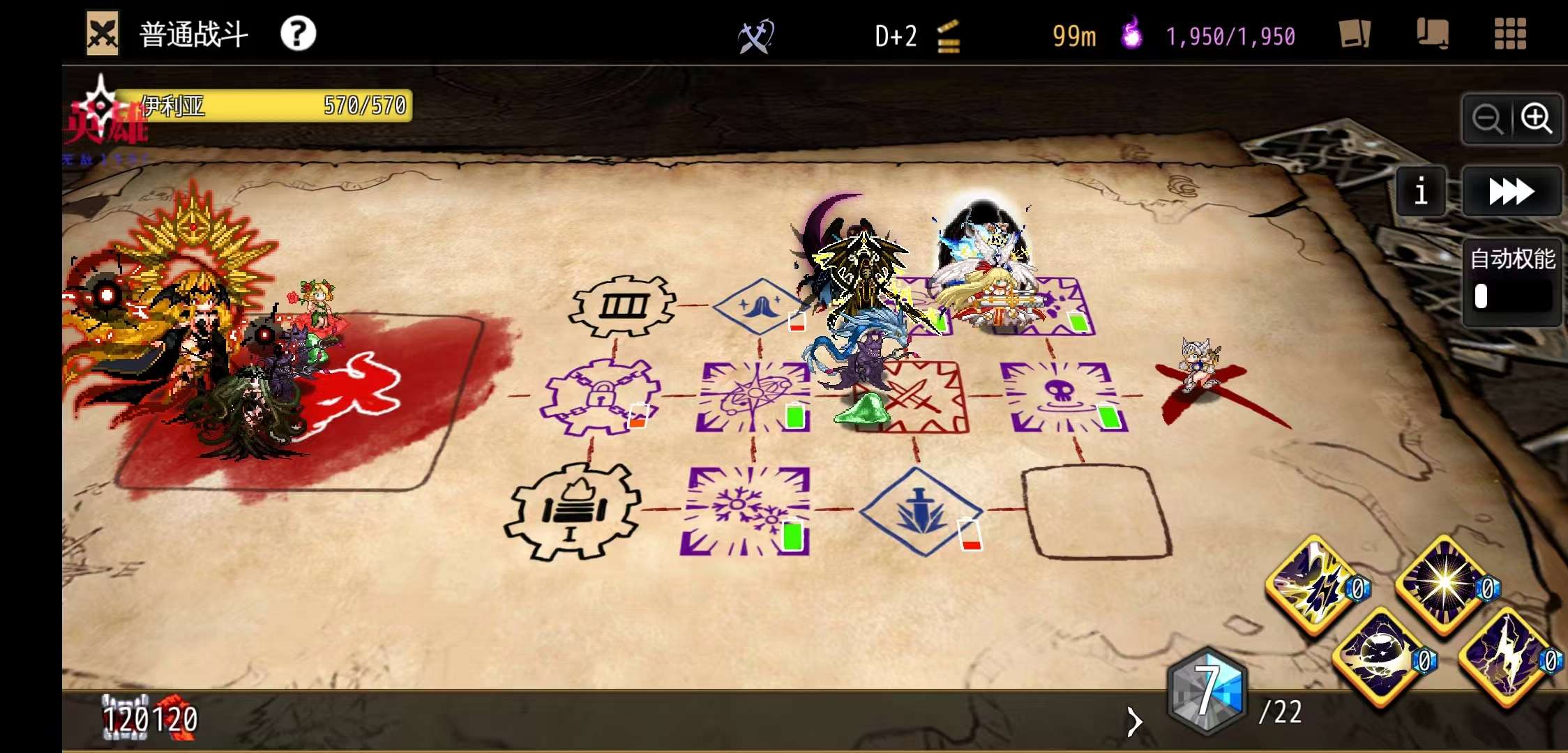Image resolution: width=1568 pixels, height=753 pixels.
Task: Zoom out with the minus magnifier
Action: [x=1486, y=119]
